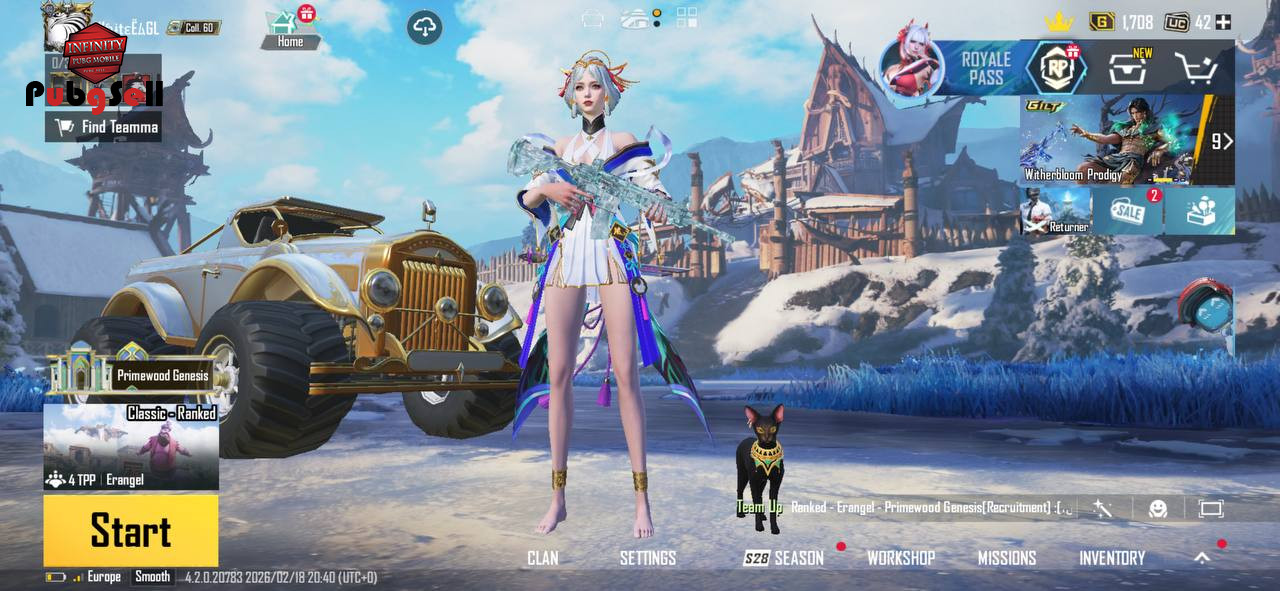Open the Settings menu
1280x591 pixels.
point(648,558)
